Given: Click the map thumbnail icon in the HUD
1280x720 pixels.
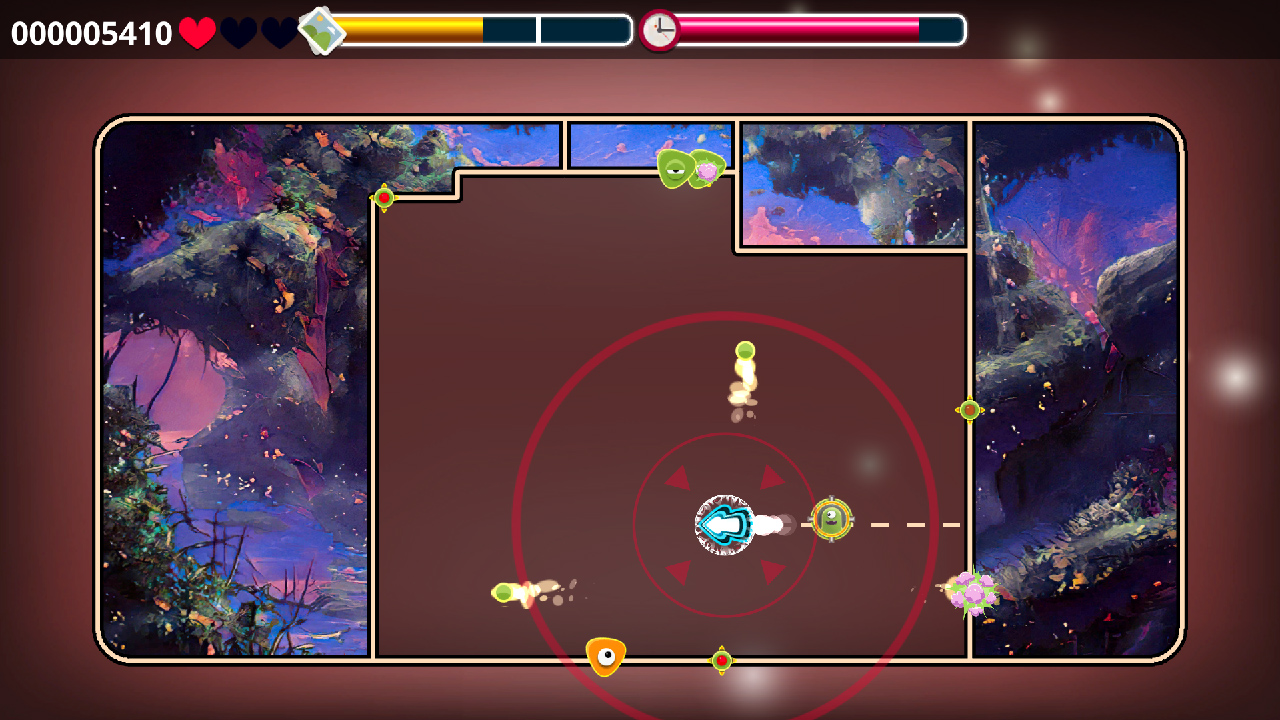Looking at the screenshot, I should coord(323,30).
